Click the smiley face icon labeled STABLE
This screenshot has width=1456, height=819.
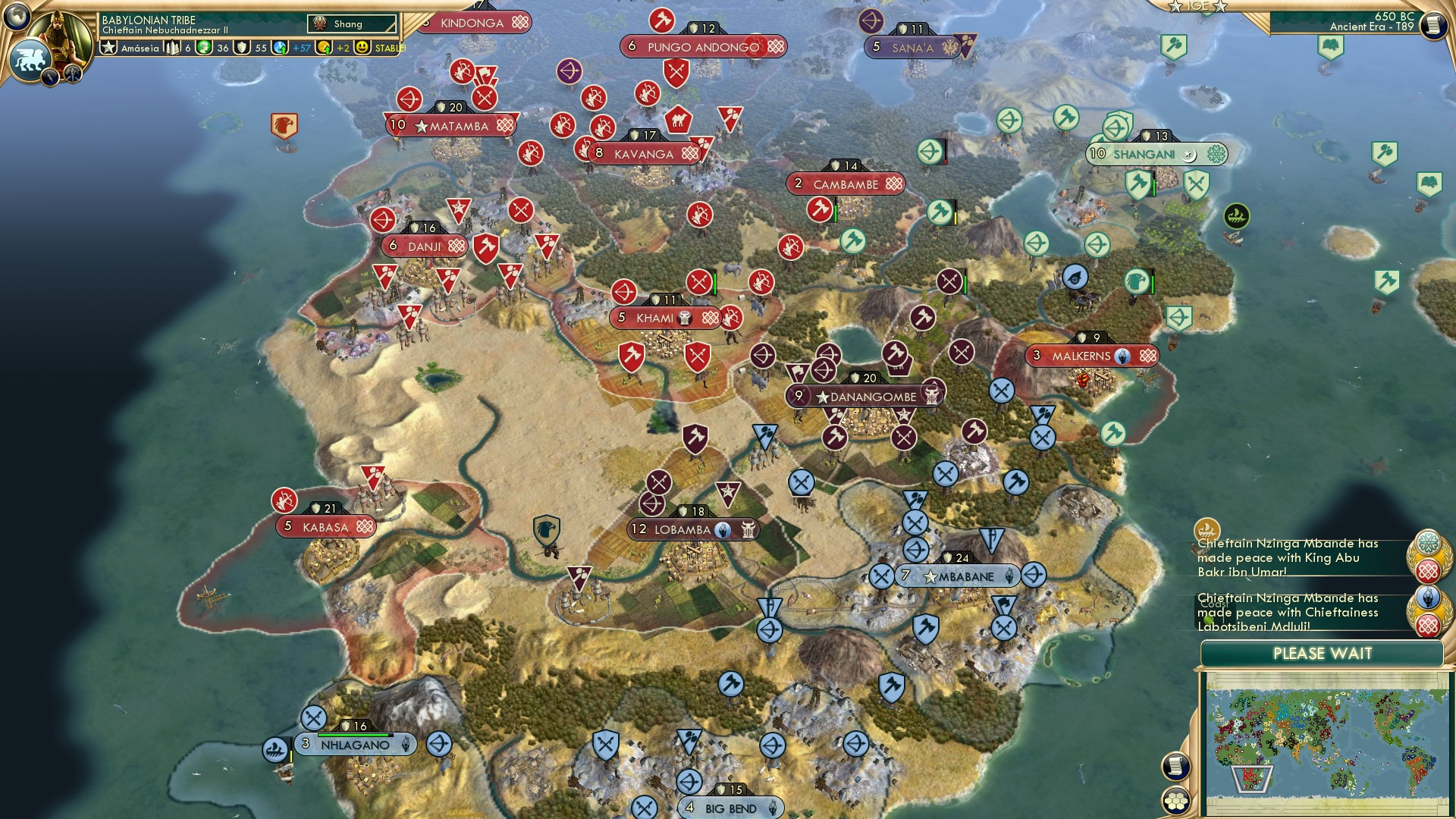click(x=362, y=48)
